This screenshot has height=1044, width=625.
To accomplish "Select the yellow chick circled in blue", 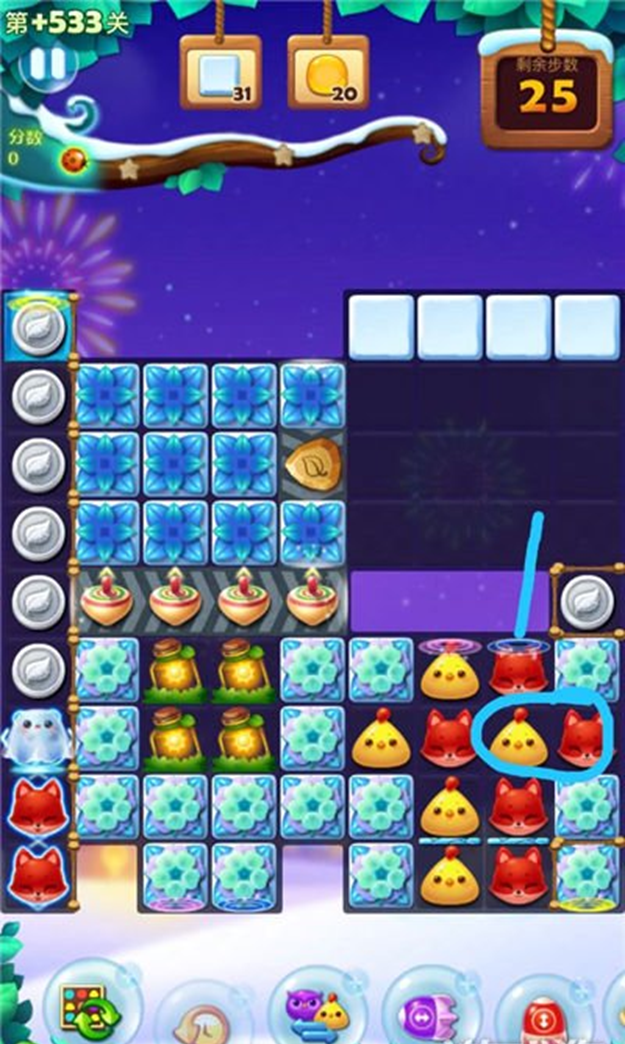I will tap(517, 741).
